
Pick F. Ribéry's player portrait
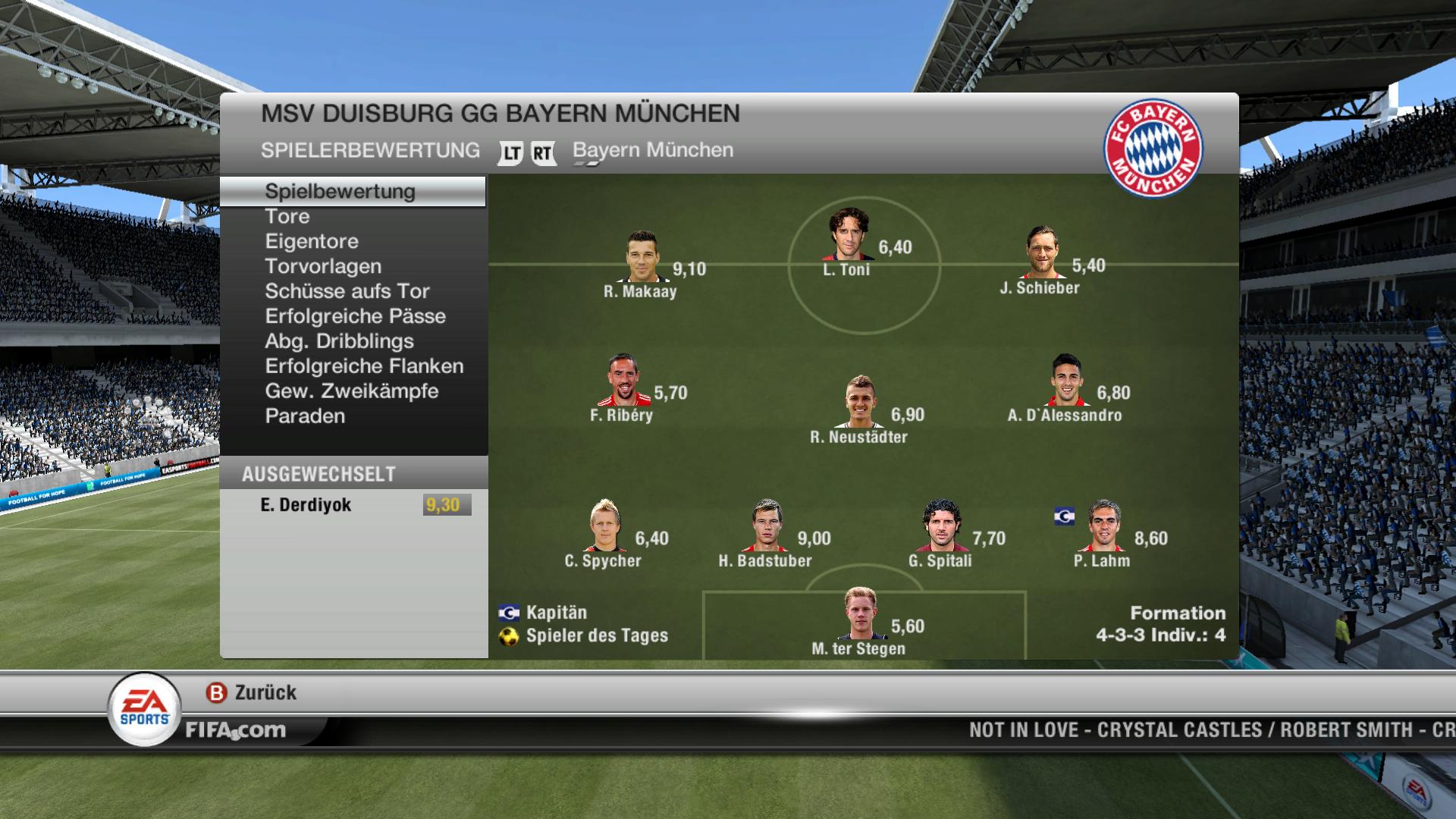[x=624, y=380]
